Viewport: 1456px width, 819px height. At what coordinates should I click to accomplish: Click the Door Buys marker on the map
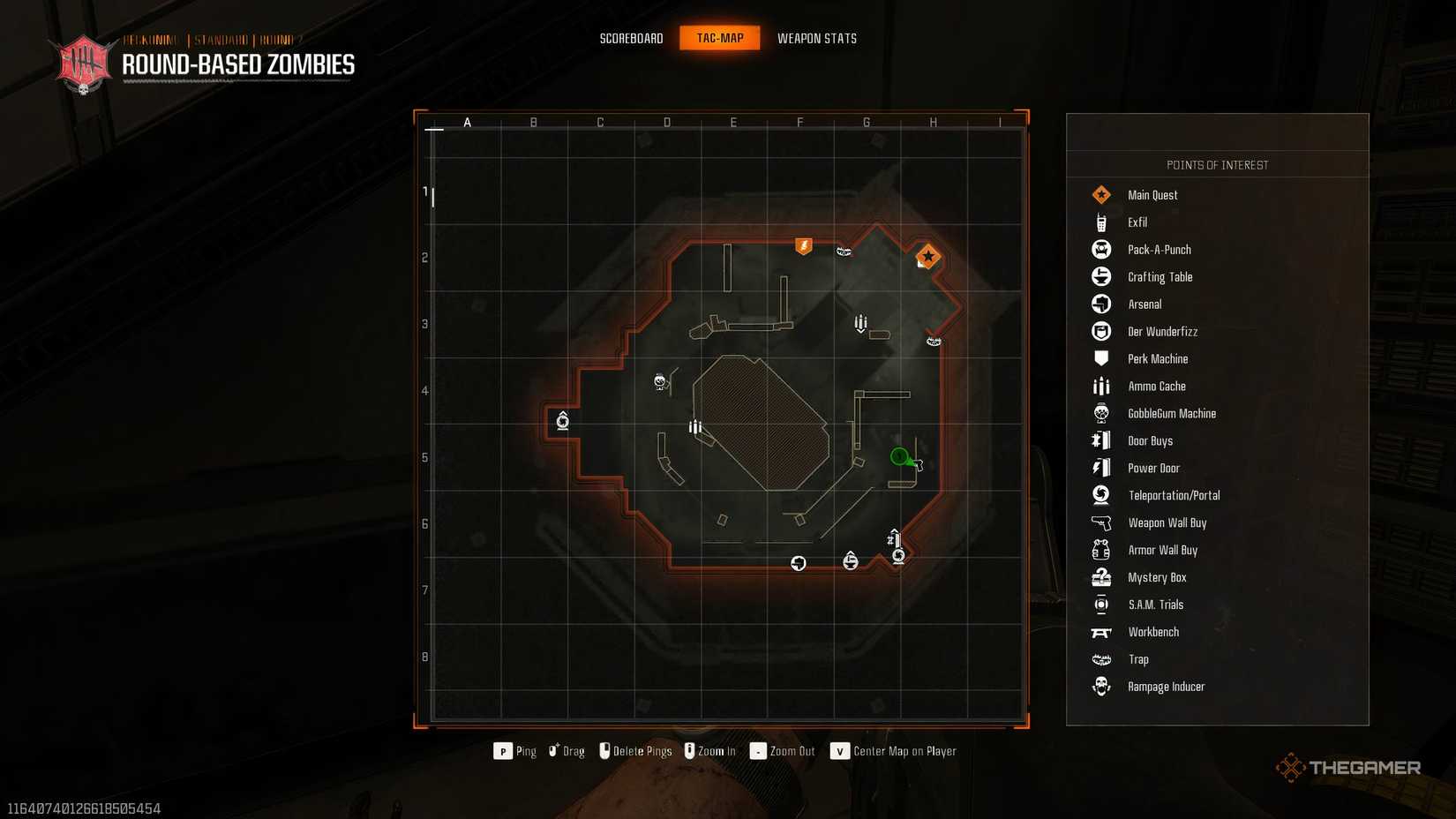click(x=893, y=537)
